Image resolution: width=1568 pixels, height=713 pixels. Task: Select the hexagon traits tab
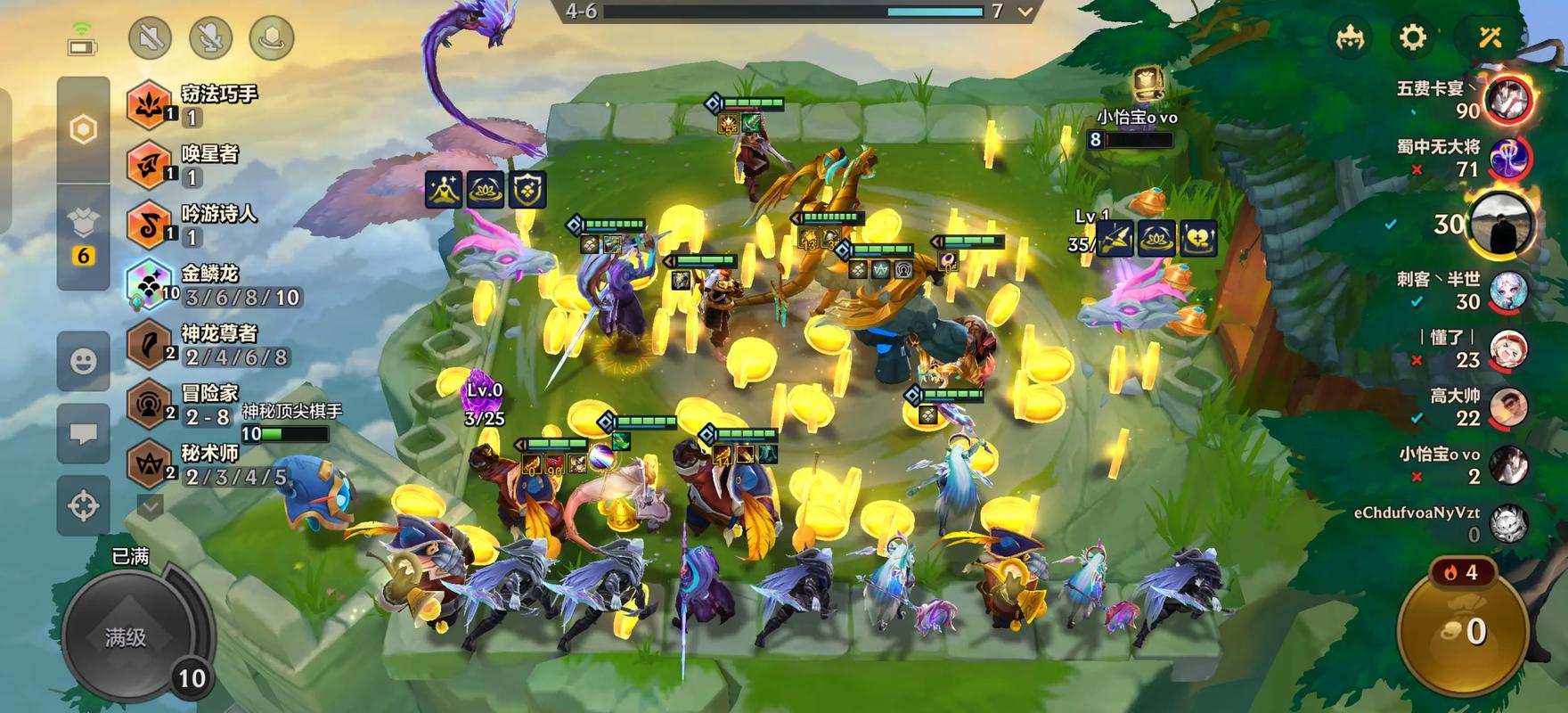tap(83, 130)
